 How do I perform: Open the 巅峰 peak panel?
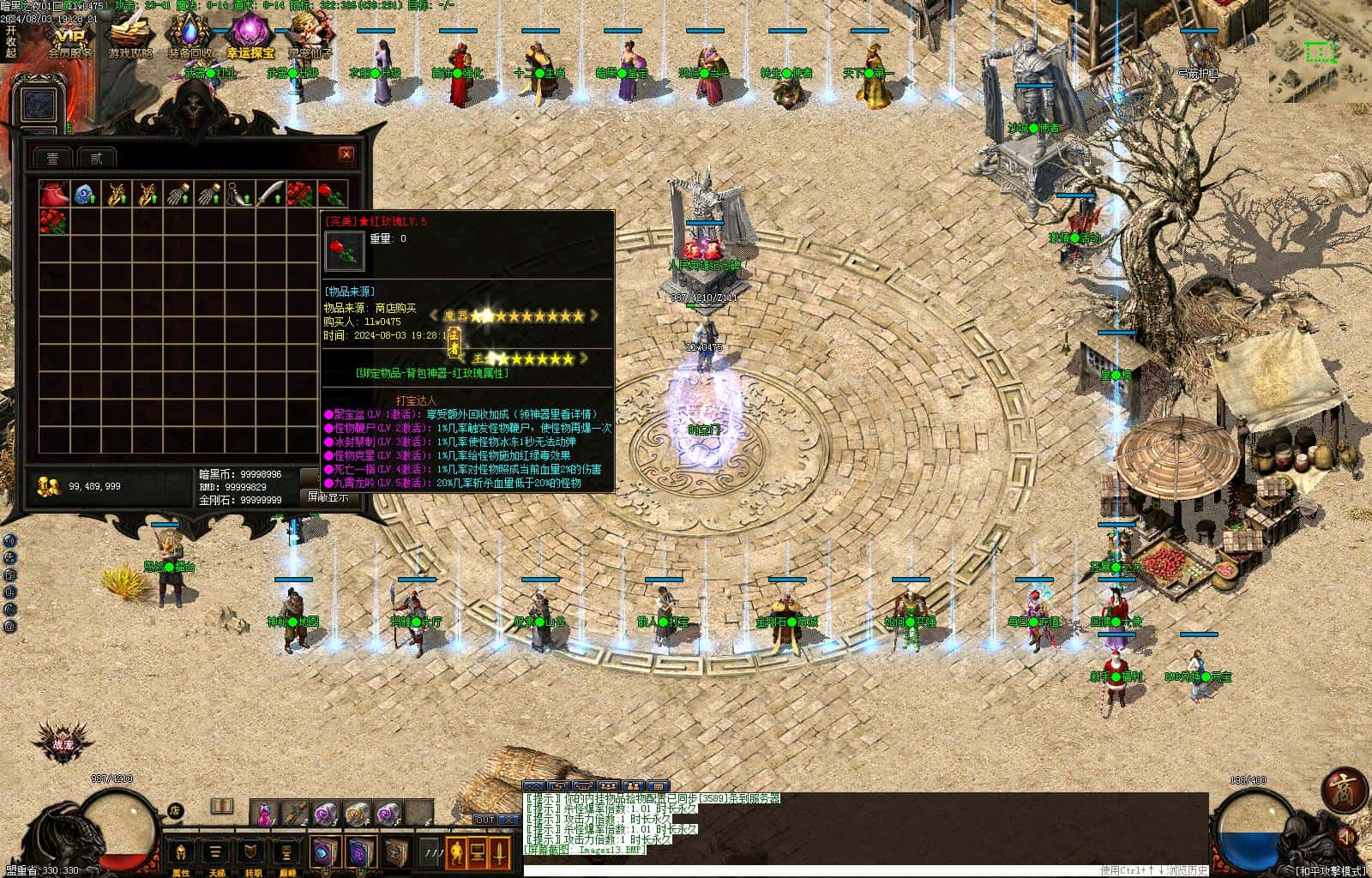point(287,854)
